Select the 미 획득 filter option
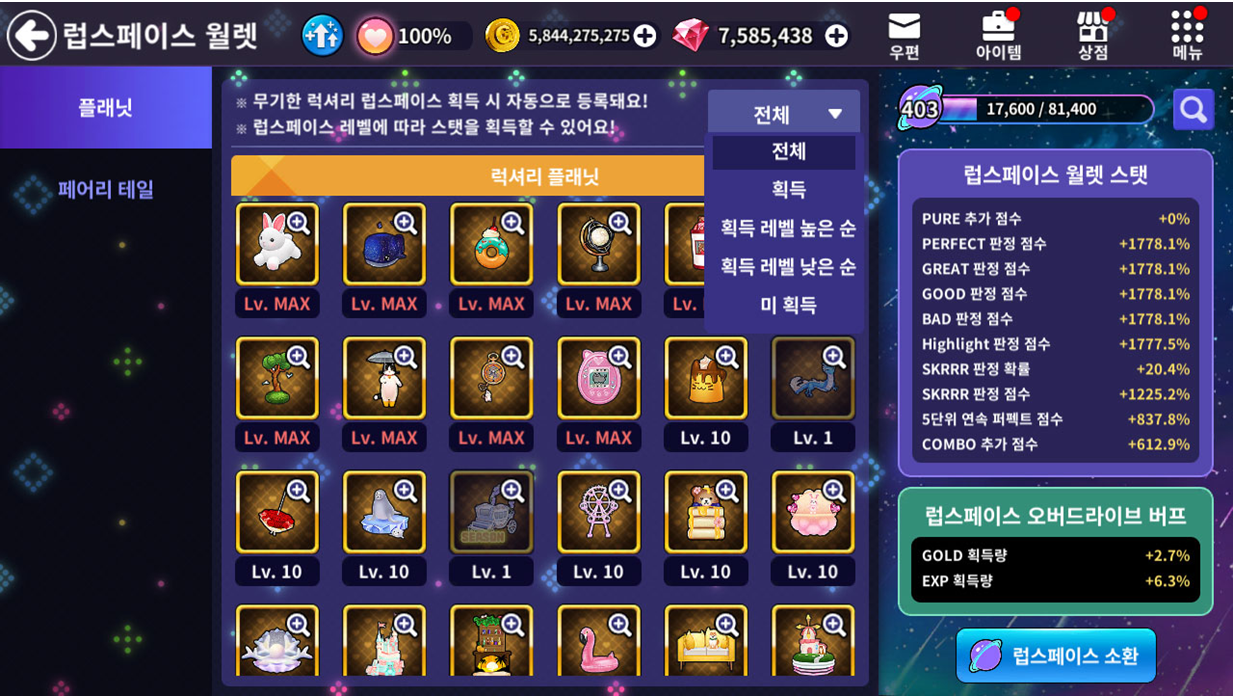This screenshot has height=697, width=1236. point(787,305)
